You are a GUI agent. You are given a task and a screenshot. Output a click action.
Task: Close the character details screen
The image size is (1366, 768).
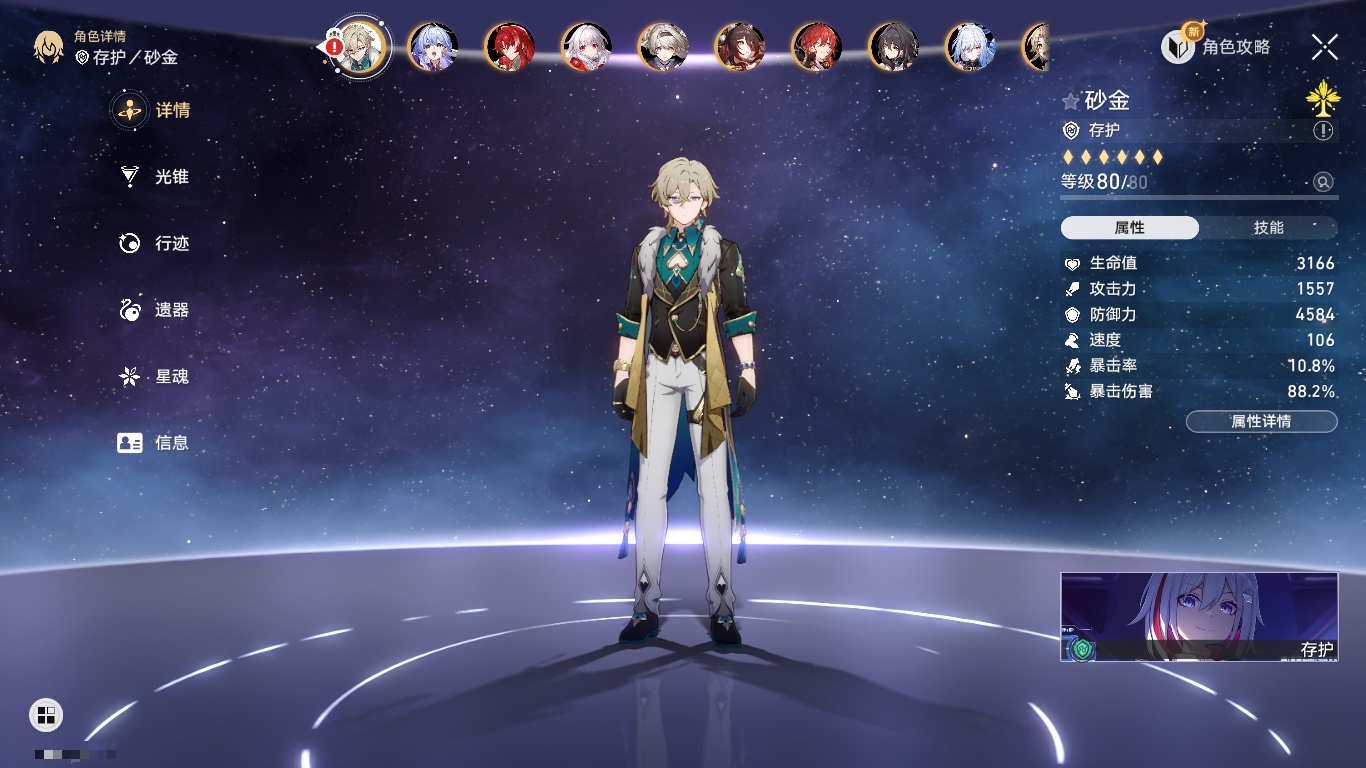(1325, 46)
